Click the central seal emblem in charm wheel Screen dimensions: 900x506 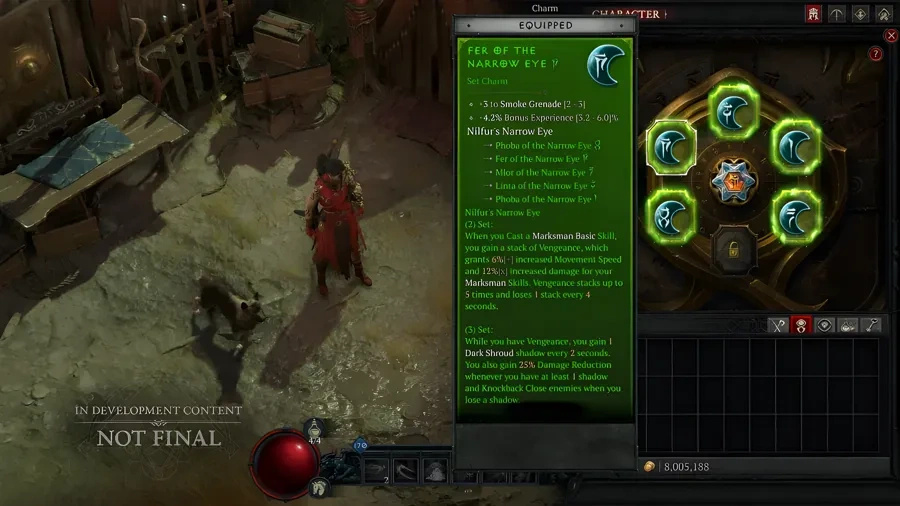click(733, 183)
